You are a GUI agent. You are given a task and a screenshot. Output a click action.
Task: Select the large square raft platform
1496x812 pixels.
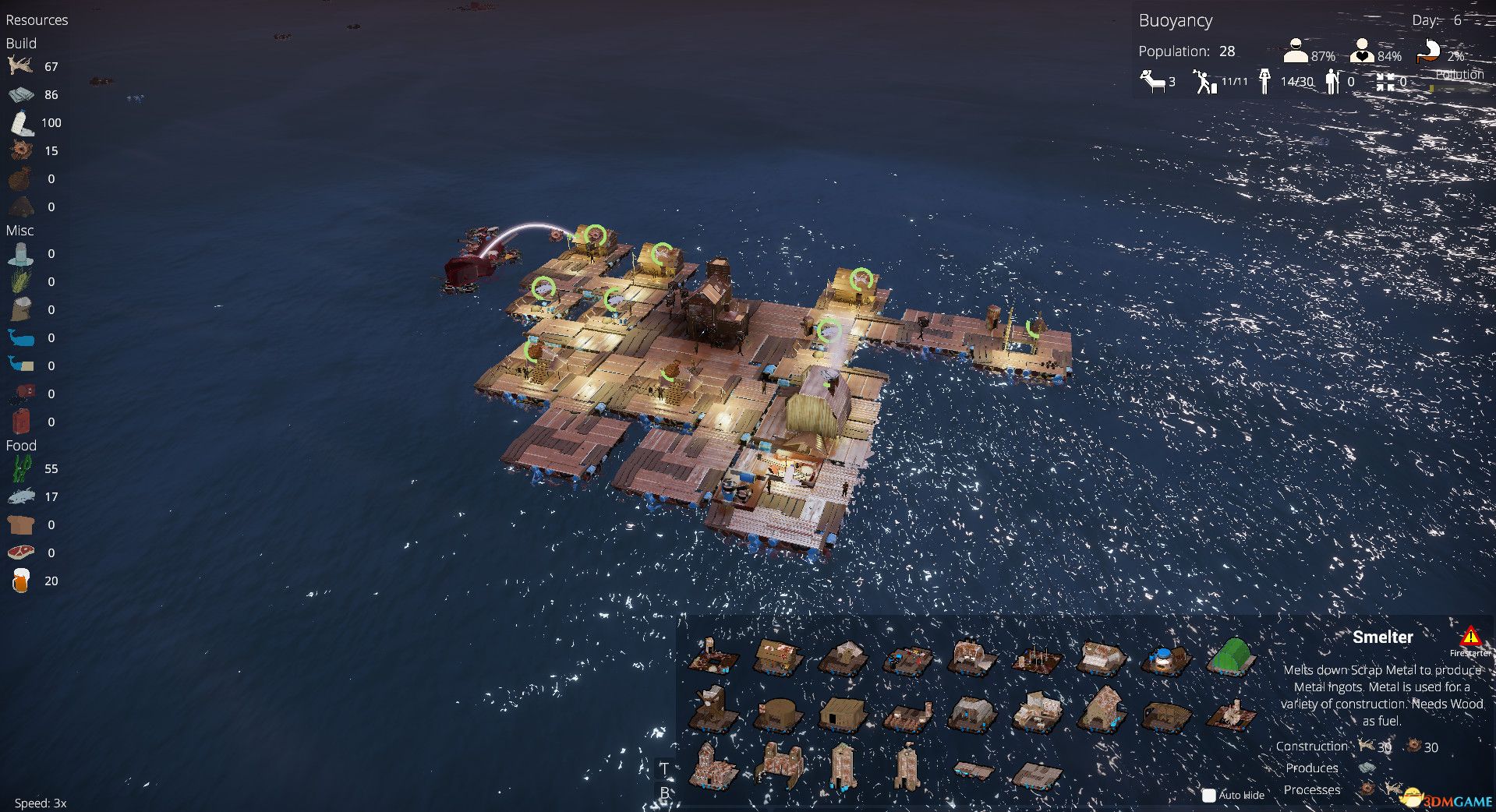coord(1037,775)
